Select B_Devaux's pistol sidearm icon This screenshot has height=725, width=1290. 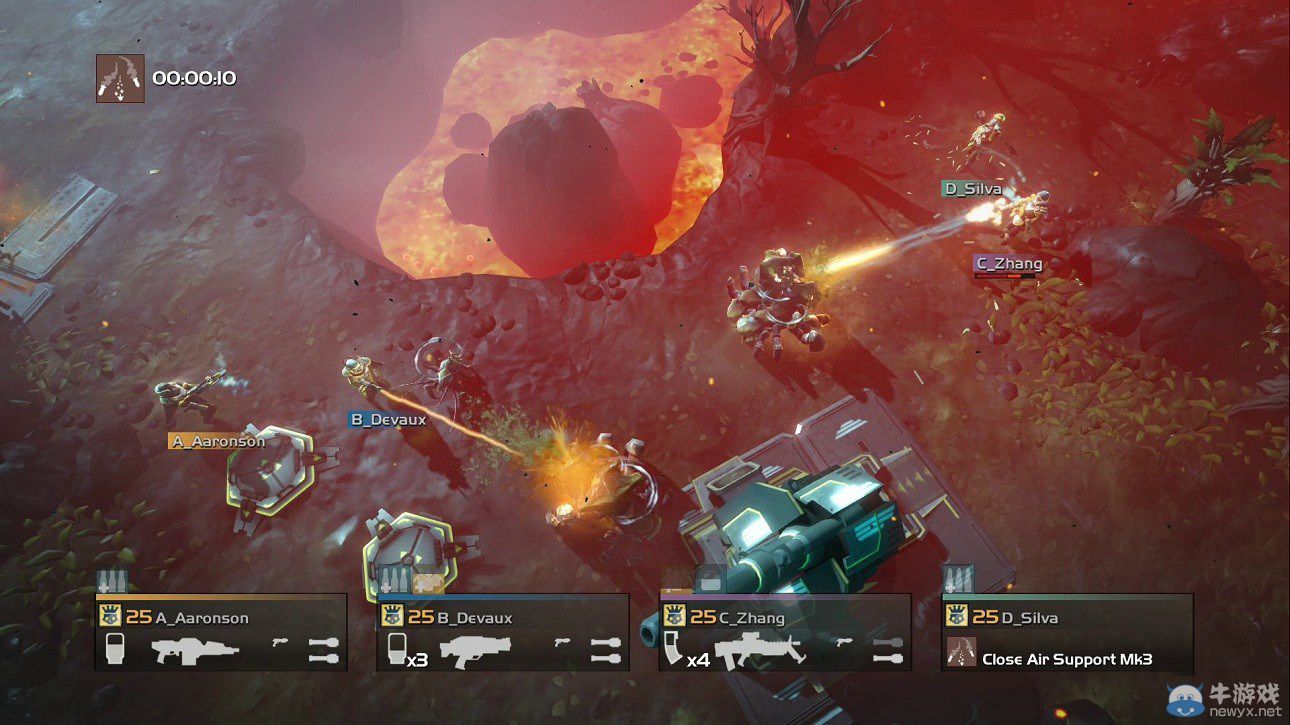click(561, 643)
